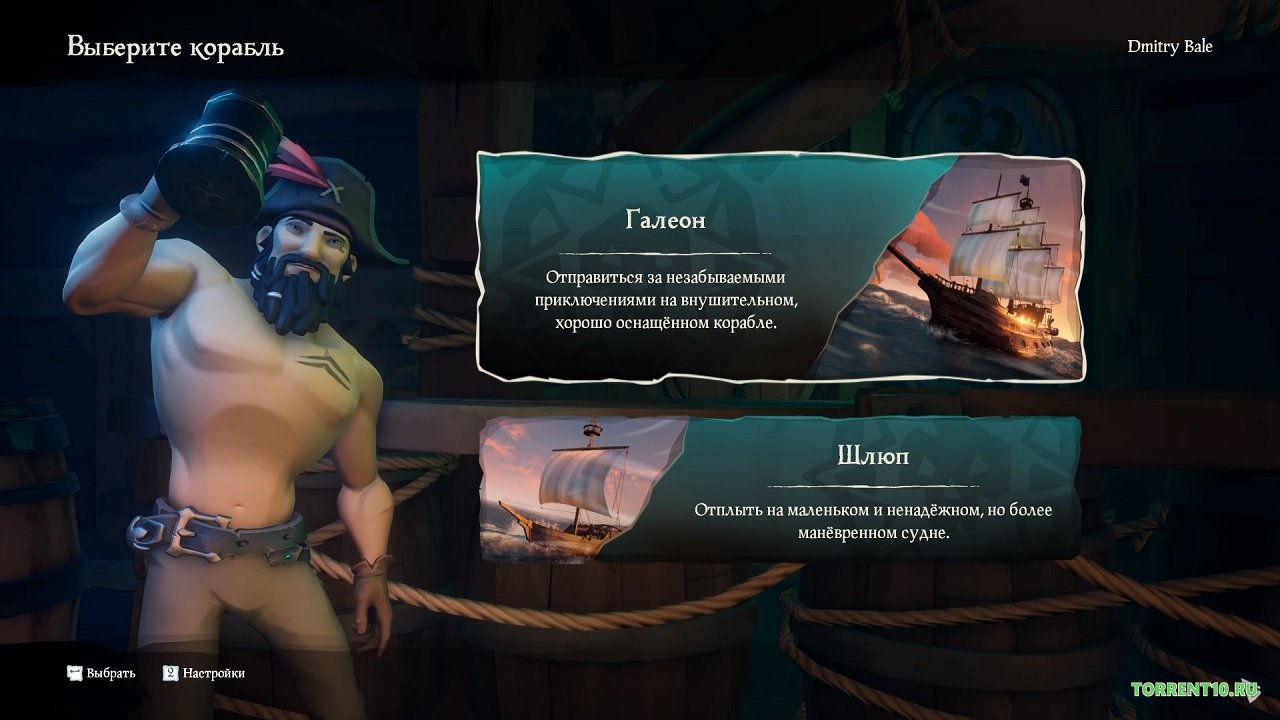1280x720 pixels.
Task: Click the Выберите корабль title
Action: [x=175, y=46]
